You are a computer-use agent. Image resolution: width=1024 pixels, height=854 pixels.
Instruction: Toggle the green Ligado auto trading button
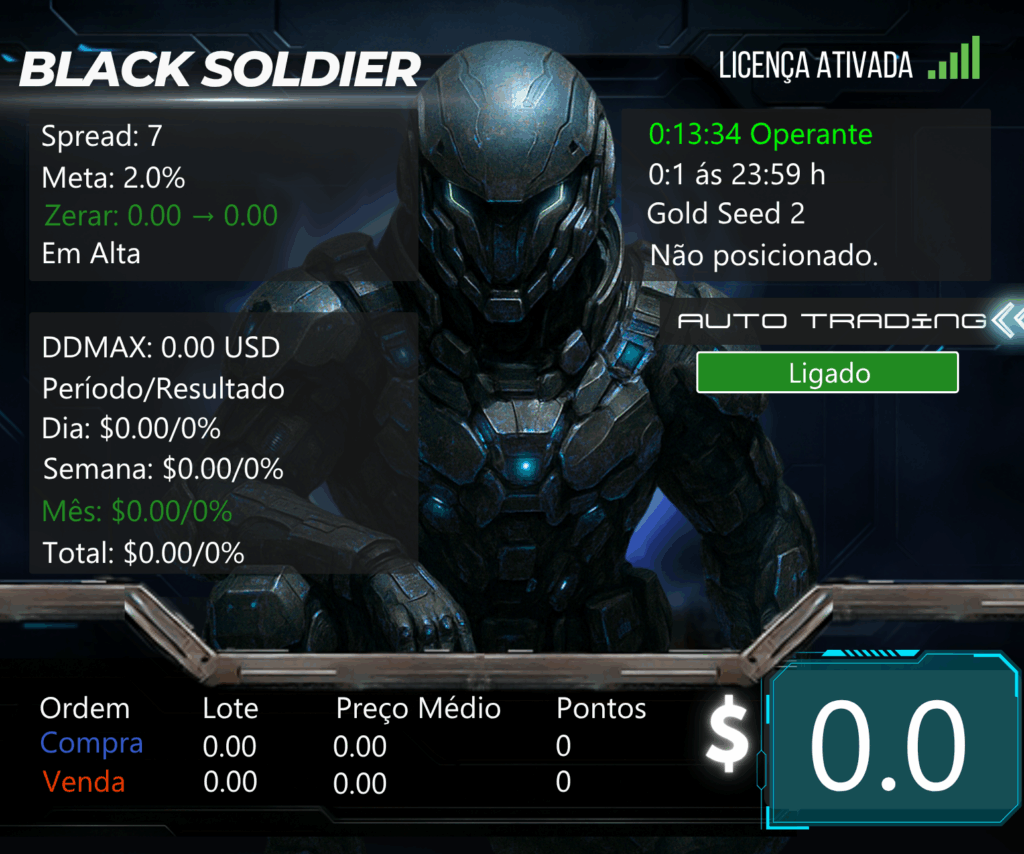(x=827, y=373)
